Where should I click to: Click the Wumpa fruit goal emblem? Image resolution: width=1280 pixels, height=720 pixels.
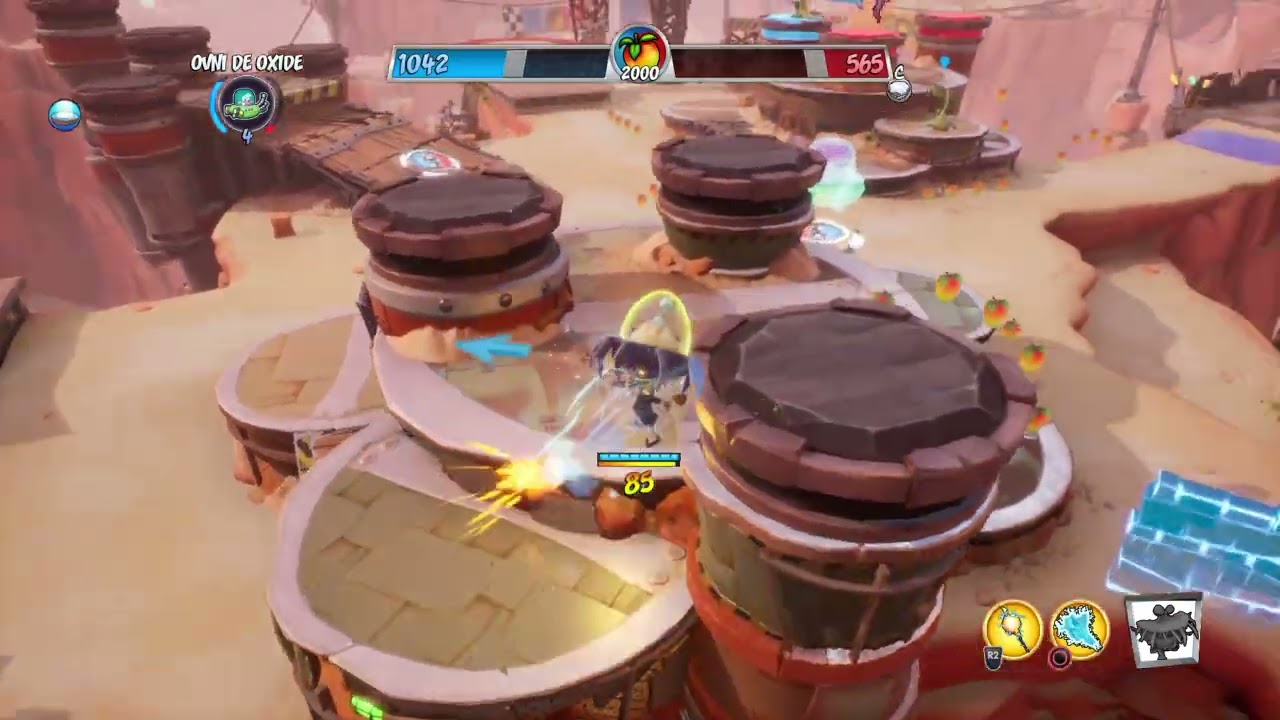(639, 52)
